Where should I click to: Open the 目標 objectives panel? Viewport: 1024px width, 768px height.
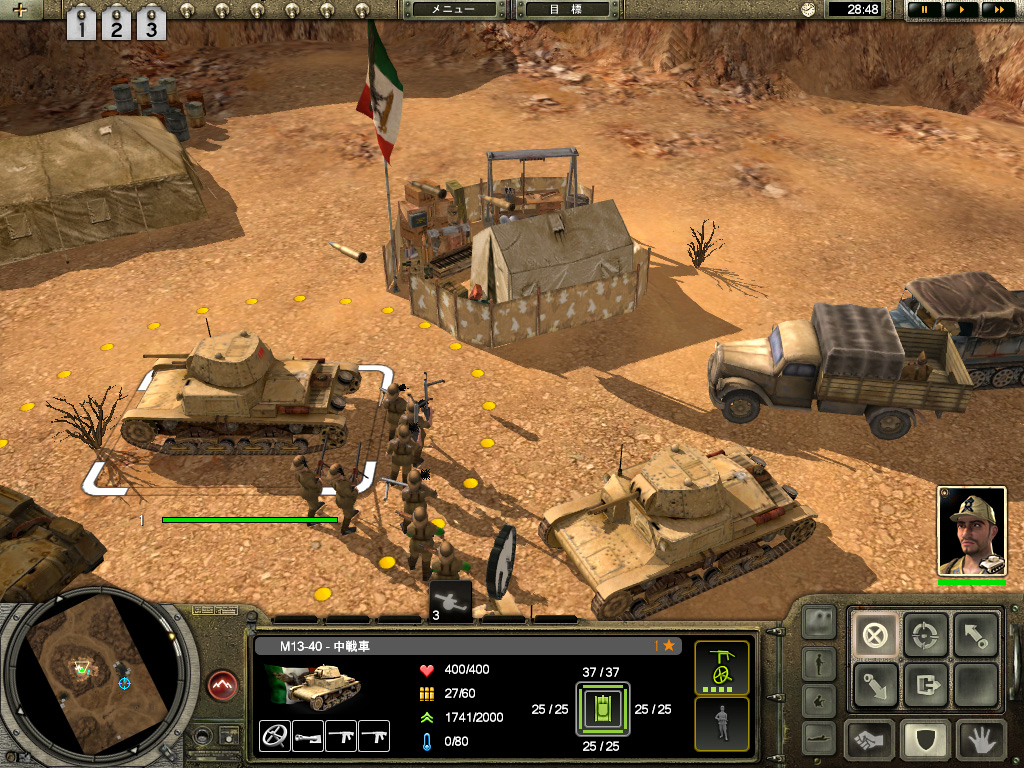pyautogui.click(x=564, y=9)
